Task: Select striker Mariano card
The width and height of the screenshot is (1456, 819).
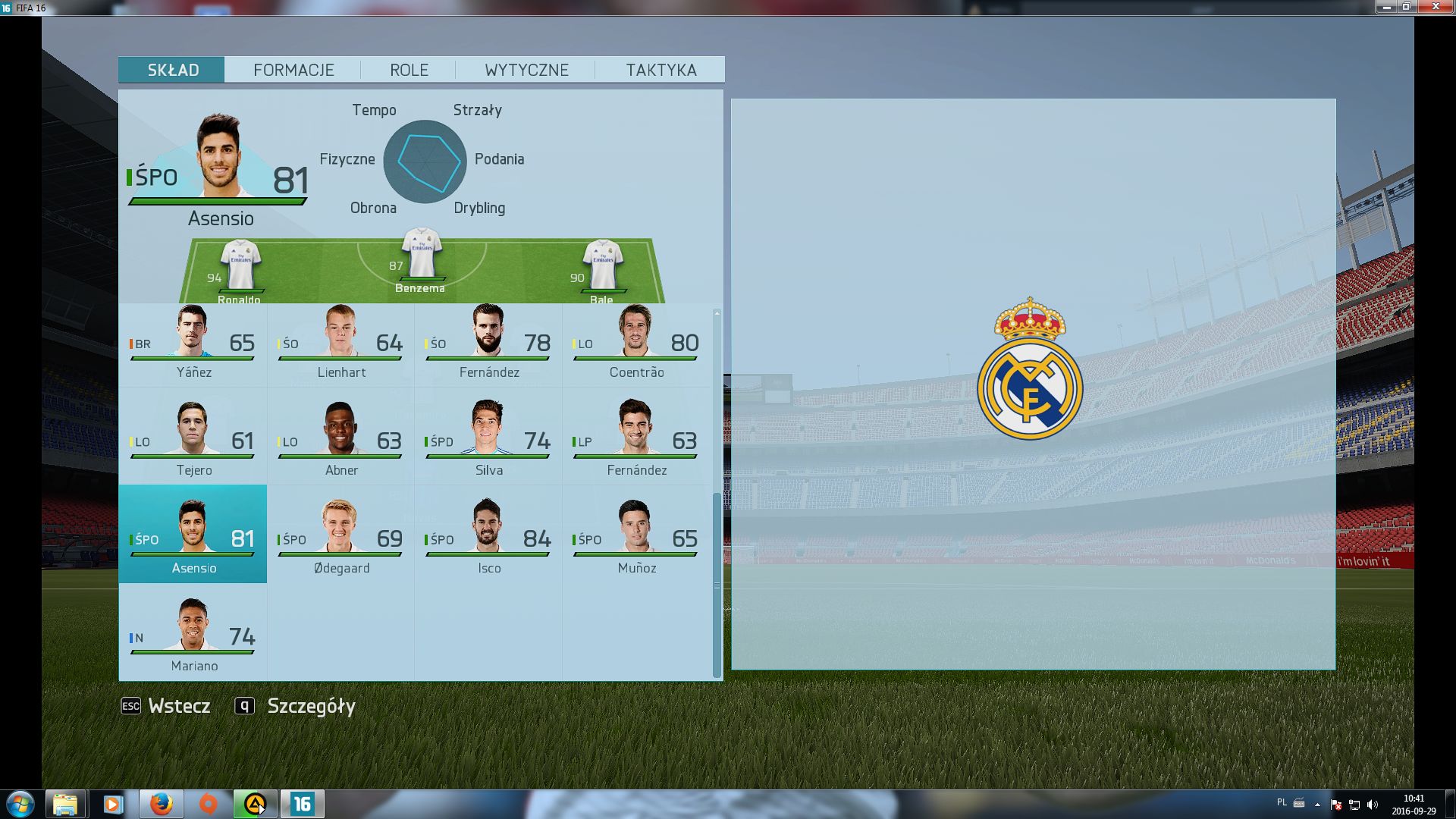Action: tap(193, 638)
